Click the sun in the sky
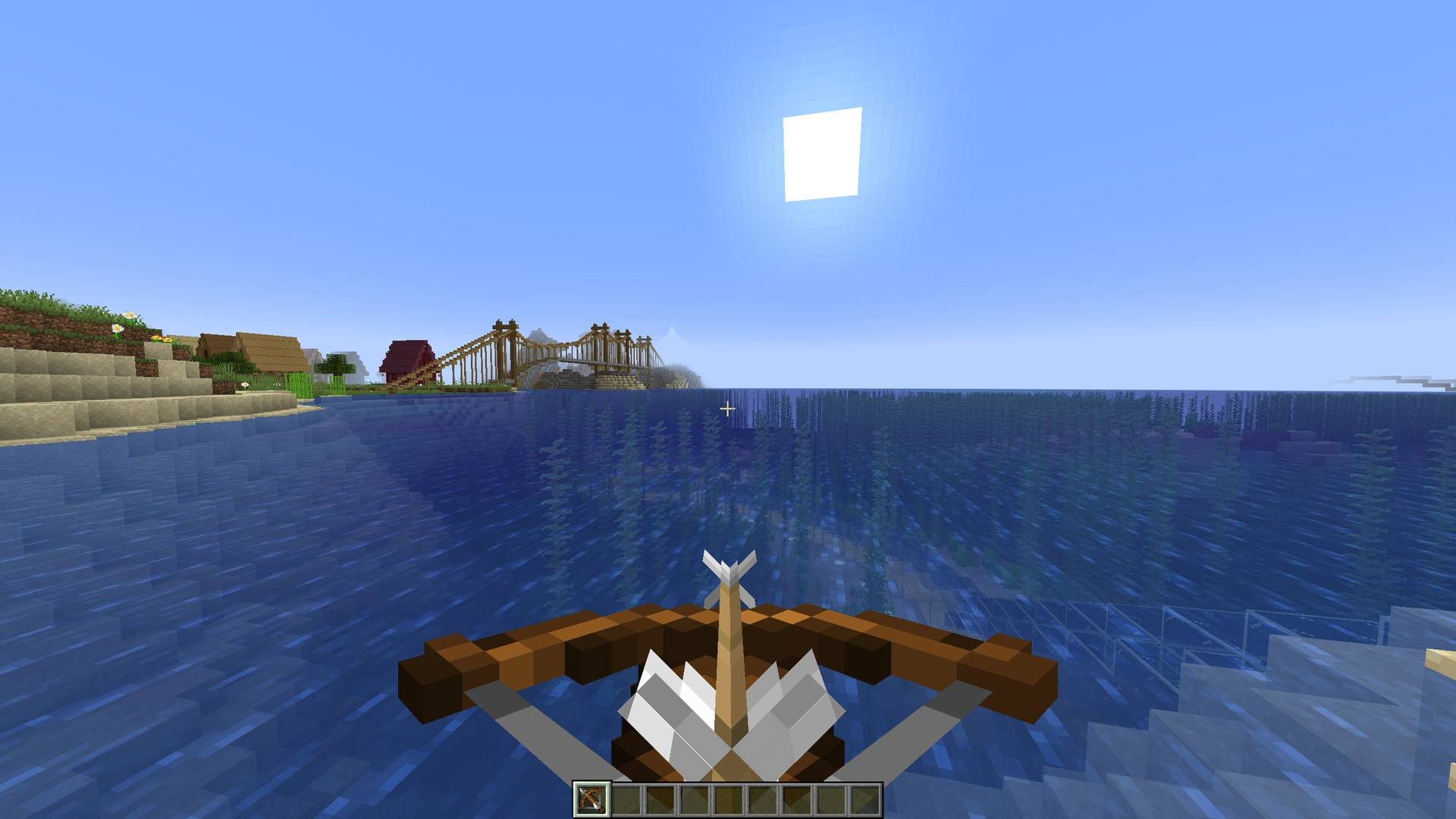Screen dimensions: 1456x819 pos(823,155)
